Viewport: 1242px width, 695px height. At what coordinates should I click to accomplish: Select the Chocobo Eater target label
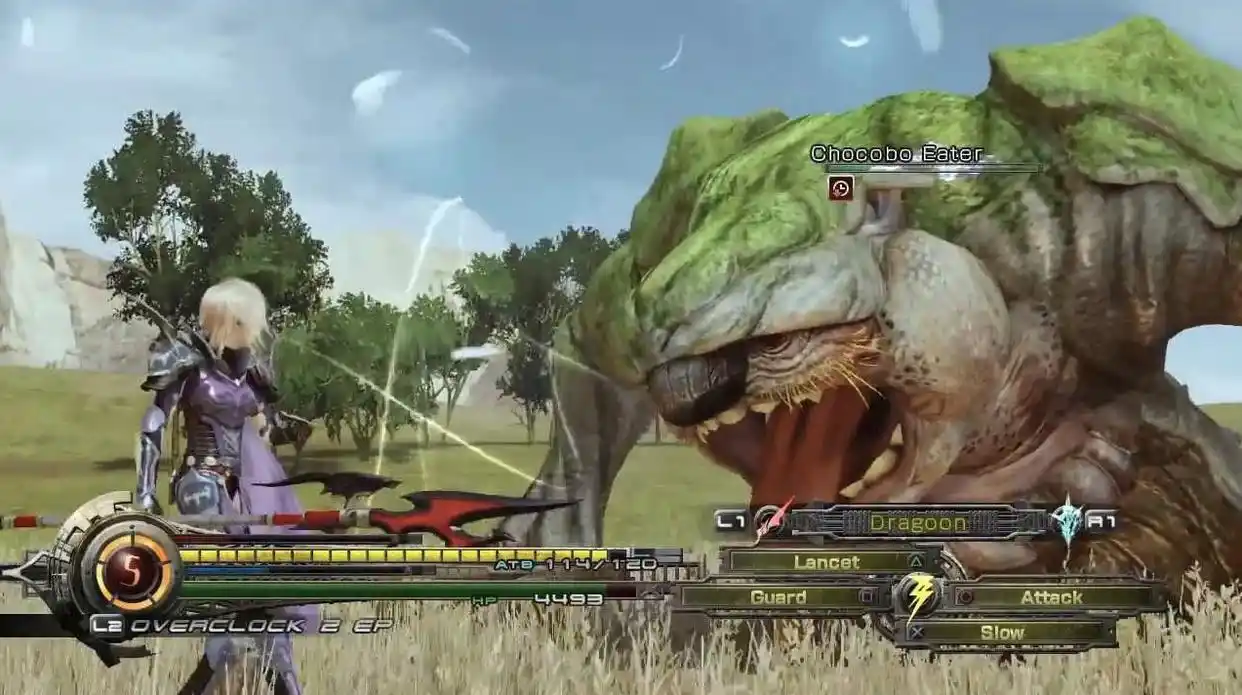[896, 154]
